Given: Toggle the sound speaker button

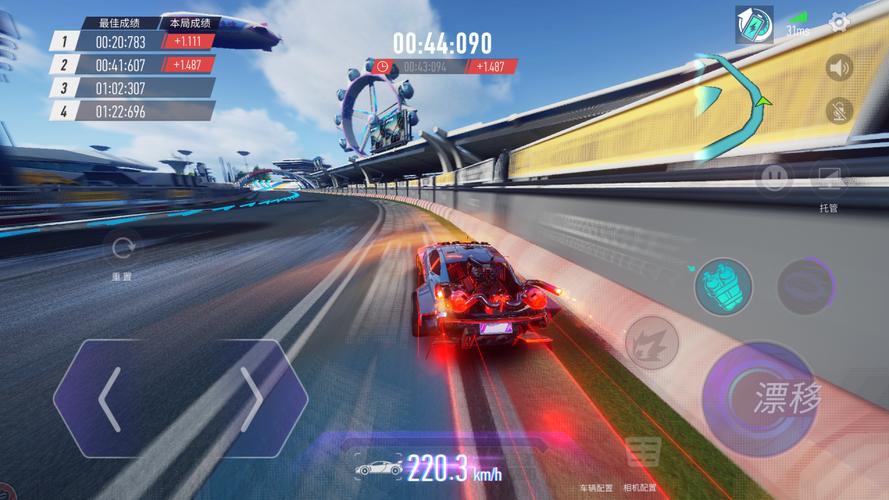Looking at the screenshot, I should pyautogui.click(x=840, y=68).
